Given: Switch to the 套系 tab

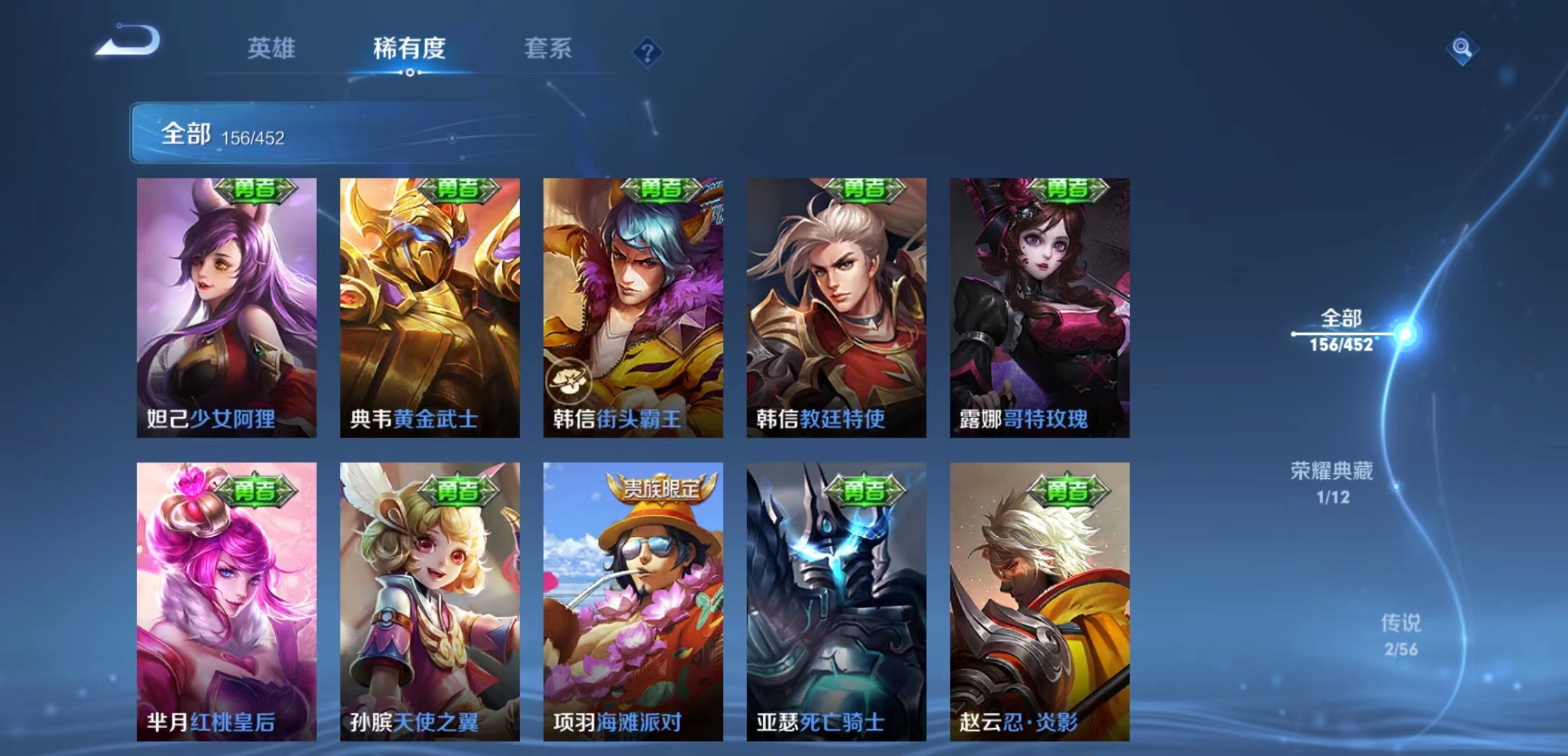Looking at the screenshot, I should click(x=549, y=49).
